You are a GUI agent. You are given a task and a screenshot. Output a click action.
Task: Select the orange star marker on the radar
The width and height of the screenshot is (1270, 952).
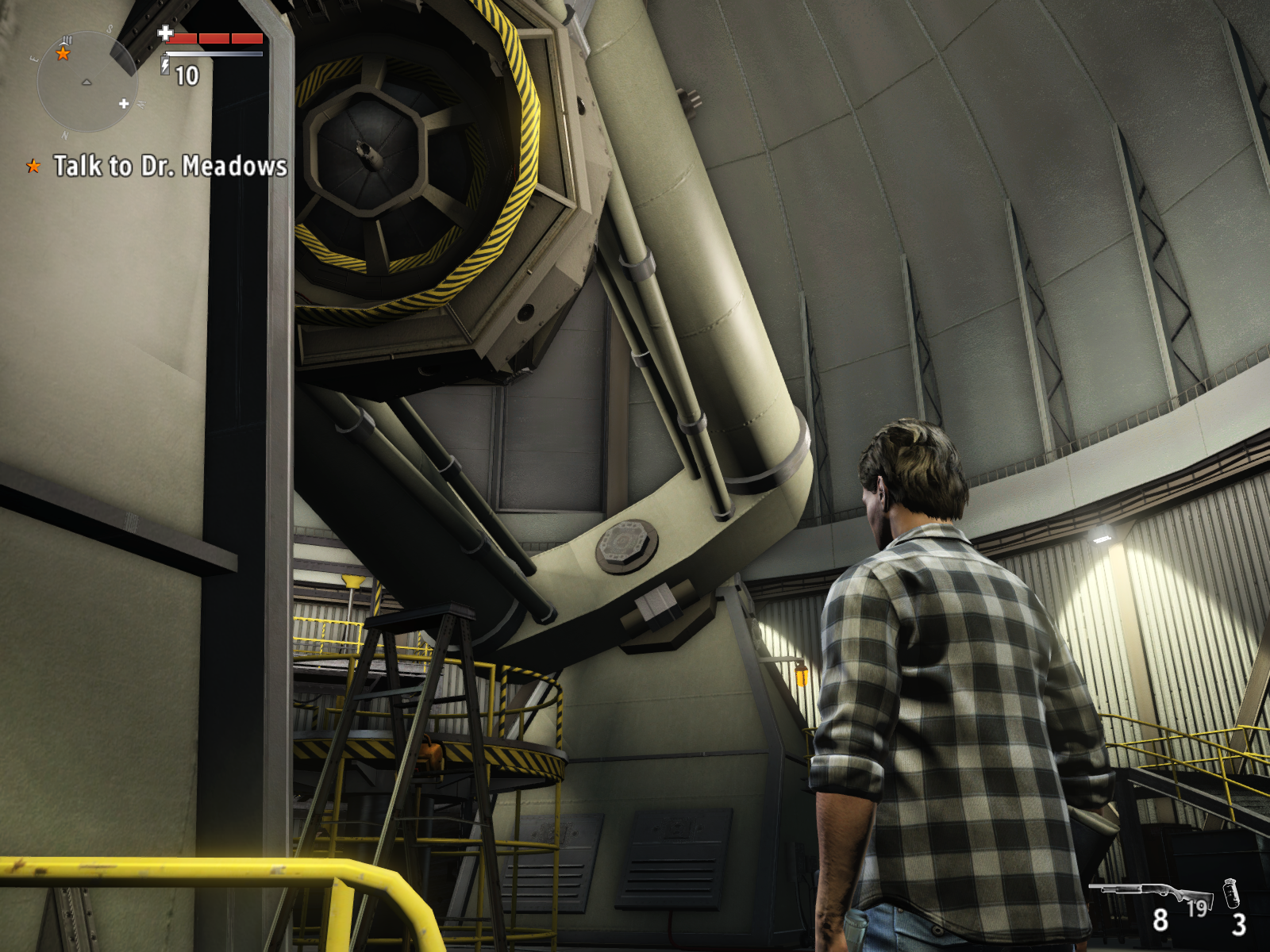(63, 53)
